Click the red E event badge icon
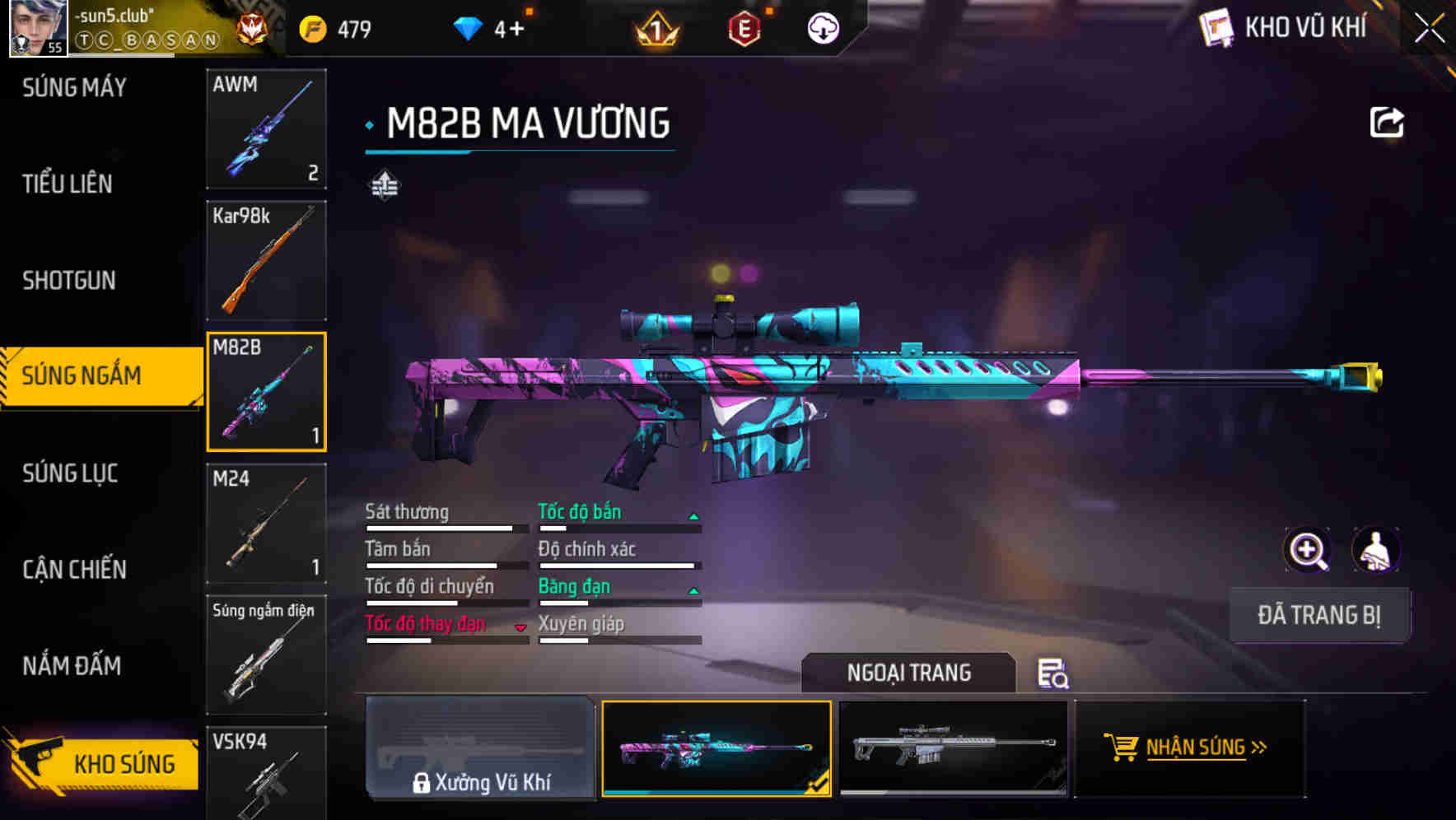The width and height of the screenshot is (1456, 820). pos(744,27)
